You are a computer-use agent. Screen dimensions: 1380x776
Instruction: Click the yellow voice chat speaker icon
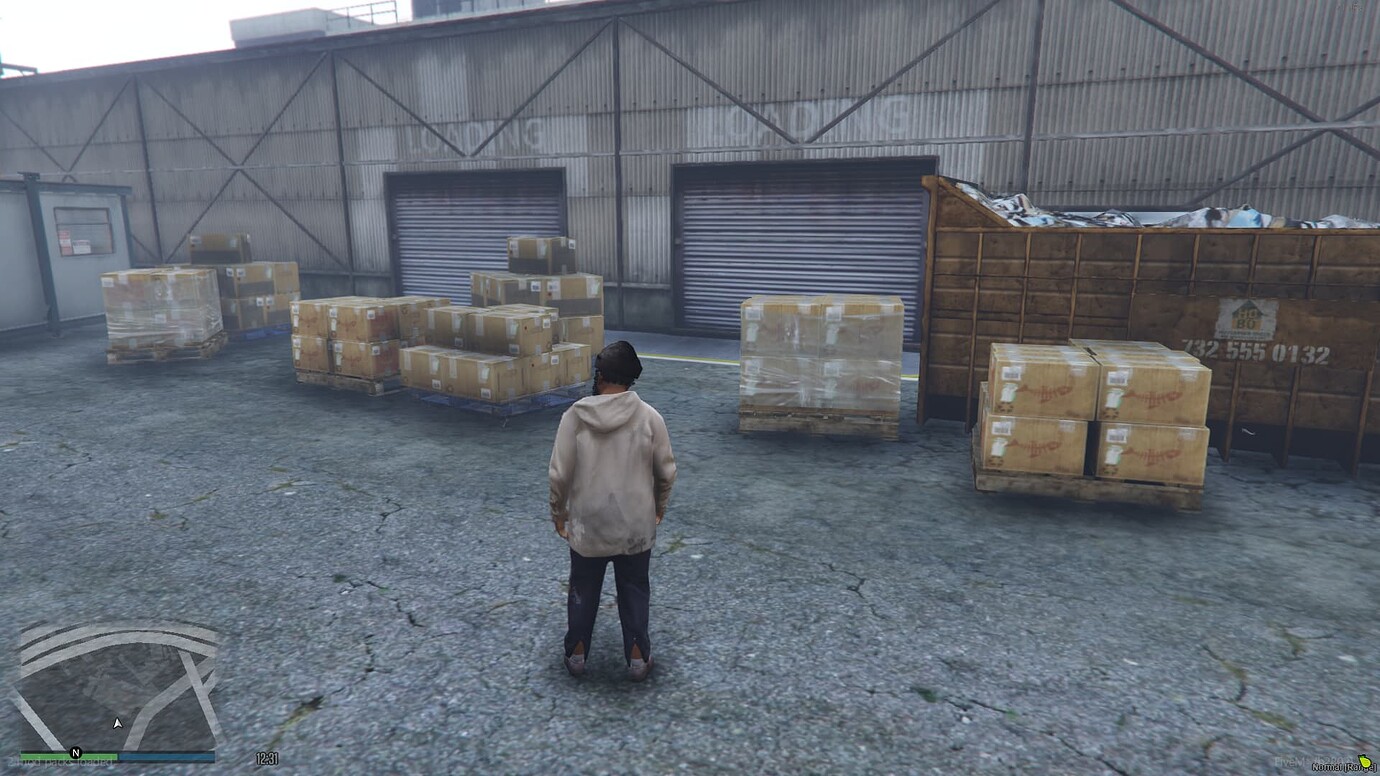(x=1365, y=761)
